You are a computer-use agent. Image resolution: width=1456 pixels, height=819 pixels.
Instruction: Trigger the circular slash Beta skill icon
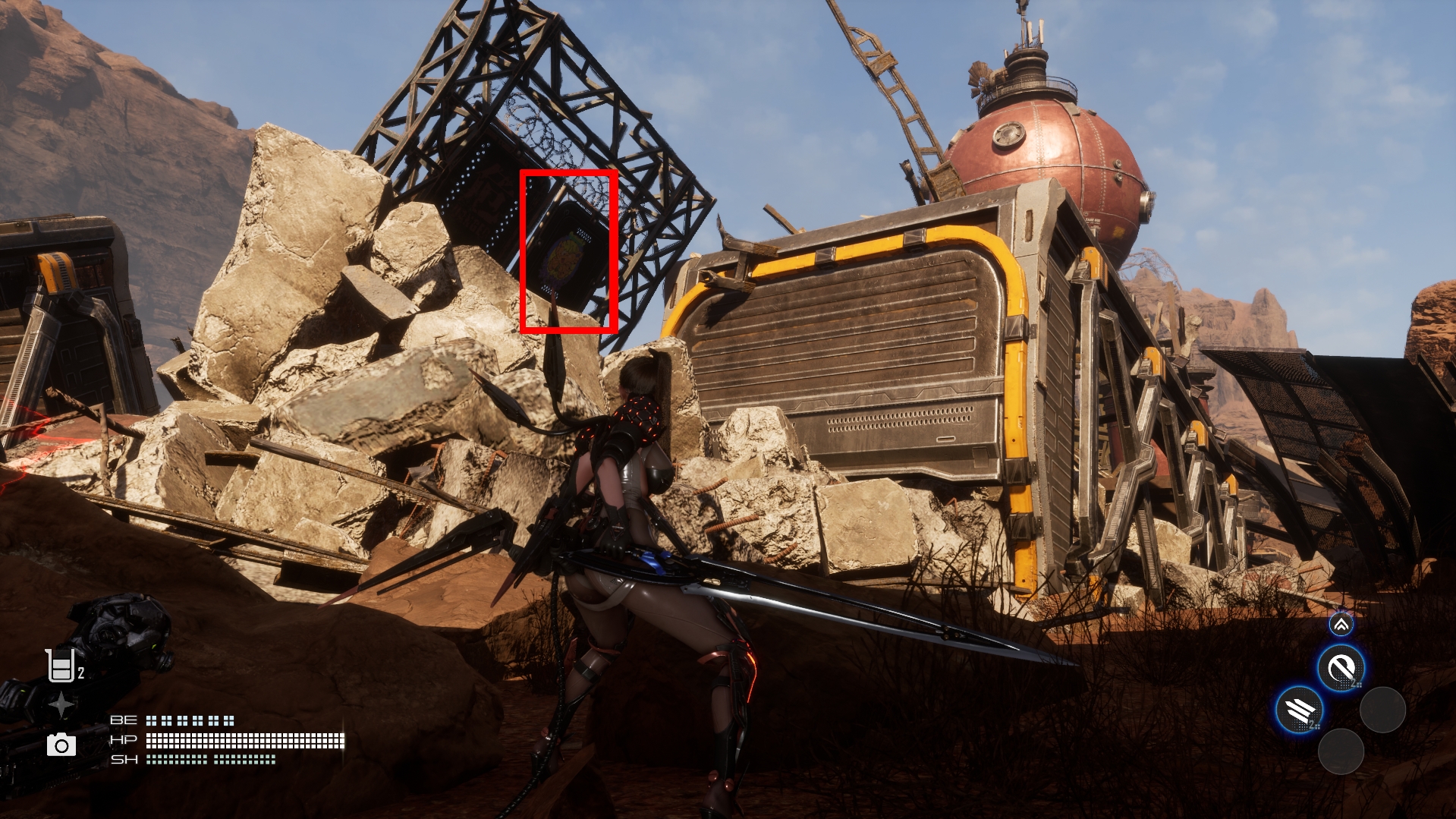click(x=1341, y=668)
